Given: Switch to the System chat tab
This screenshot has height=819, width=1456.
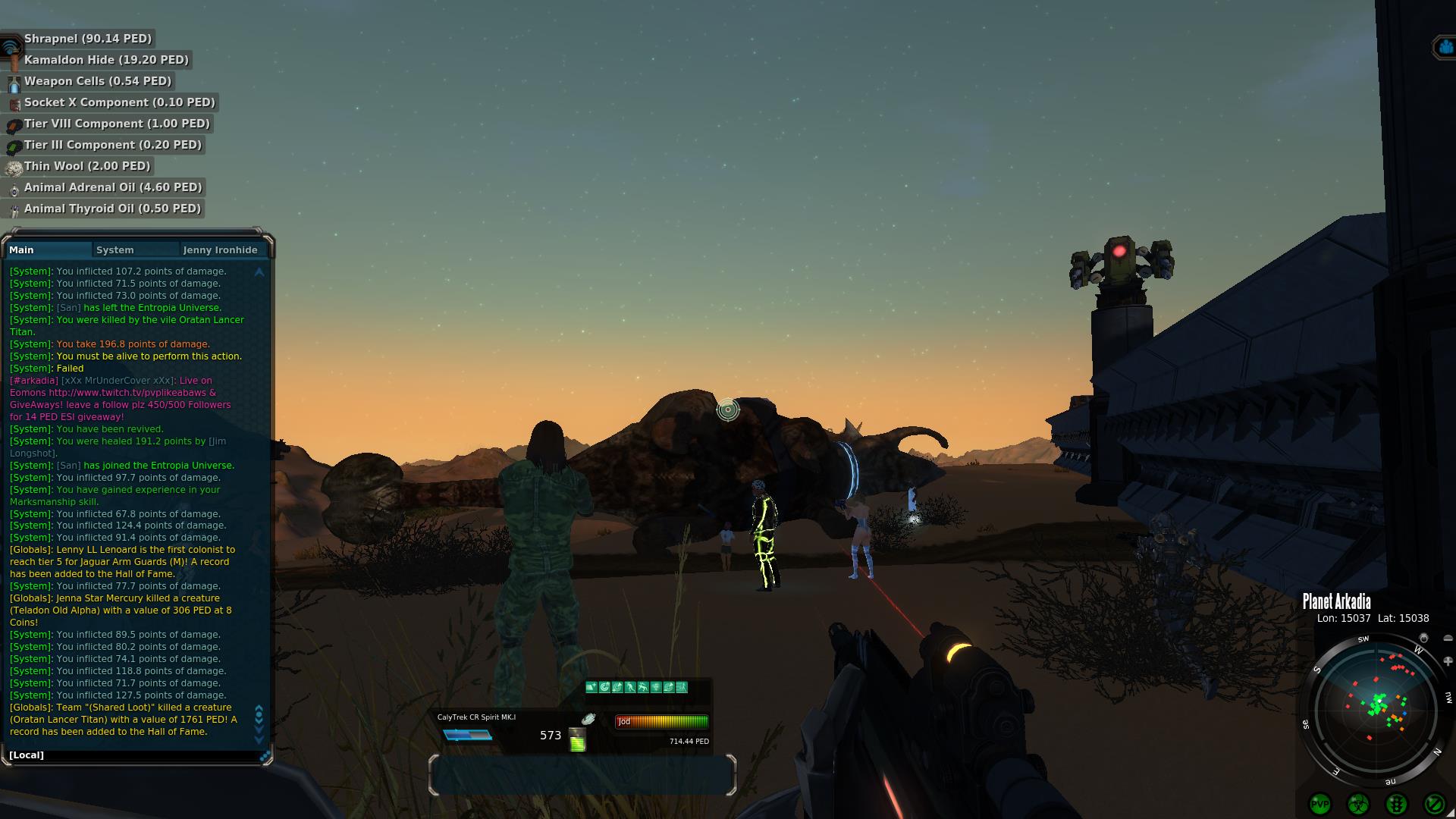Looking at the screenshot, I should (115, 250).
